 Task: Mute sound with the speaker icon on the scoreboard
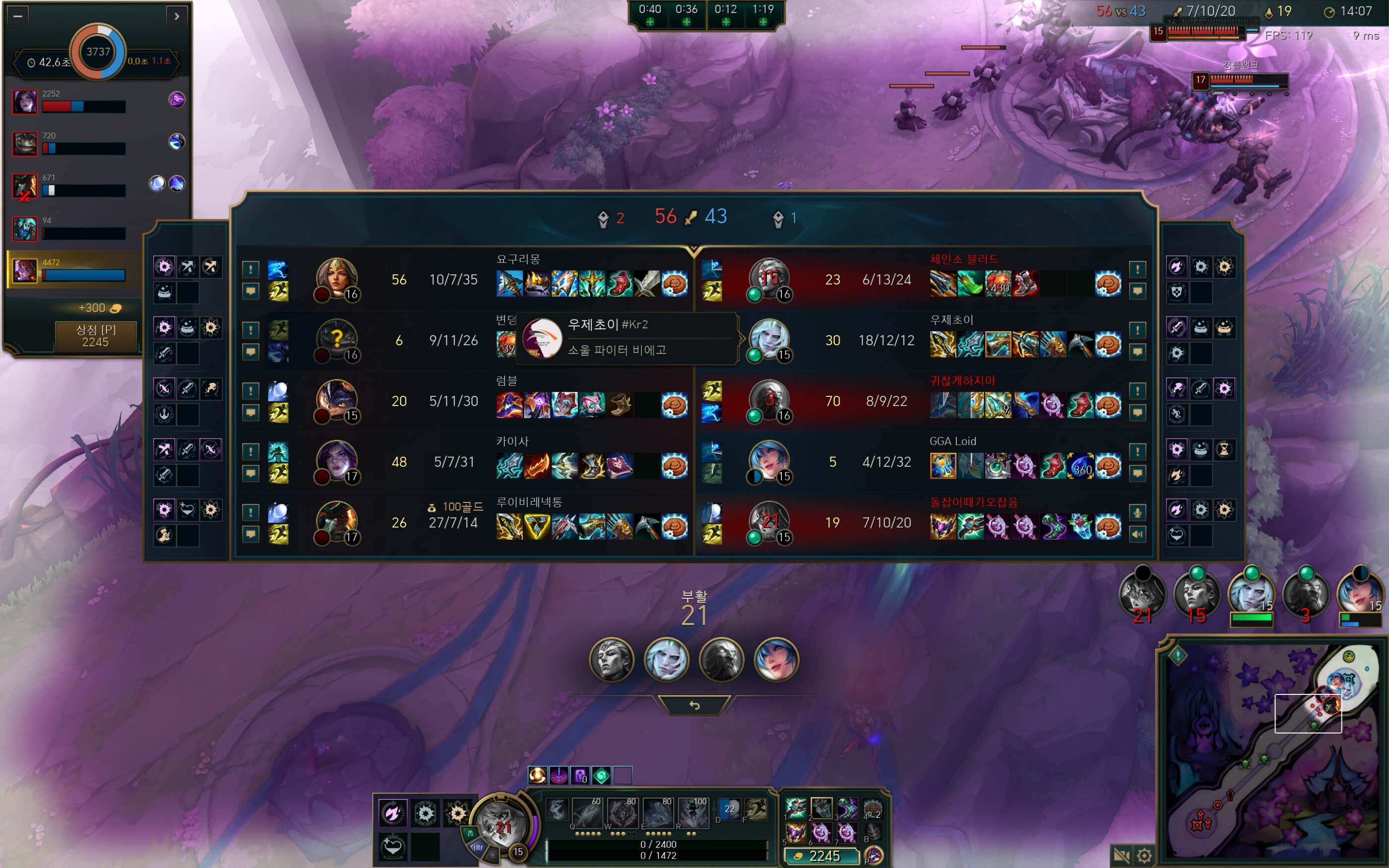click(x=1138, y=534)
